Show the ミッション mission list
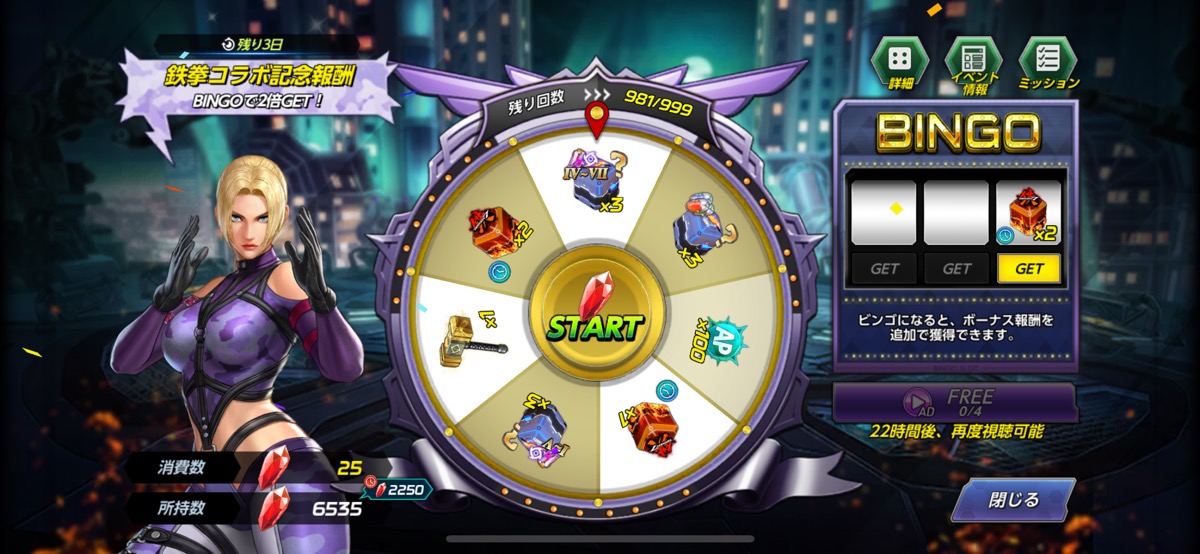The image size is (1200, 554). coord(1048,64)
